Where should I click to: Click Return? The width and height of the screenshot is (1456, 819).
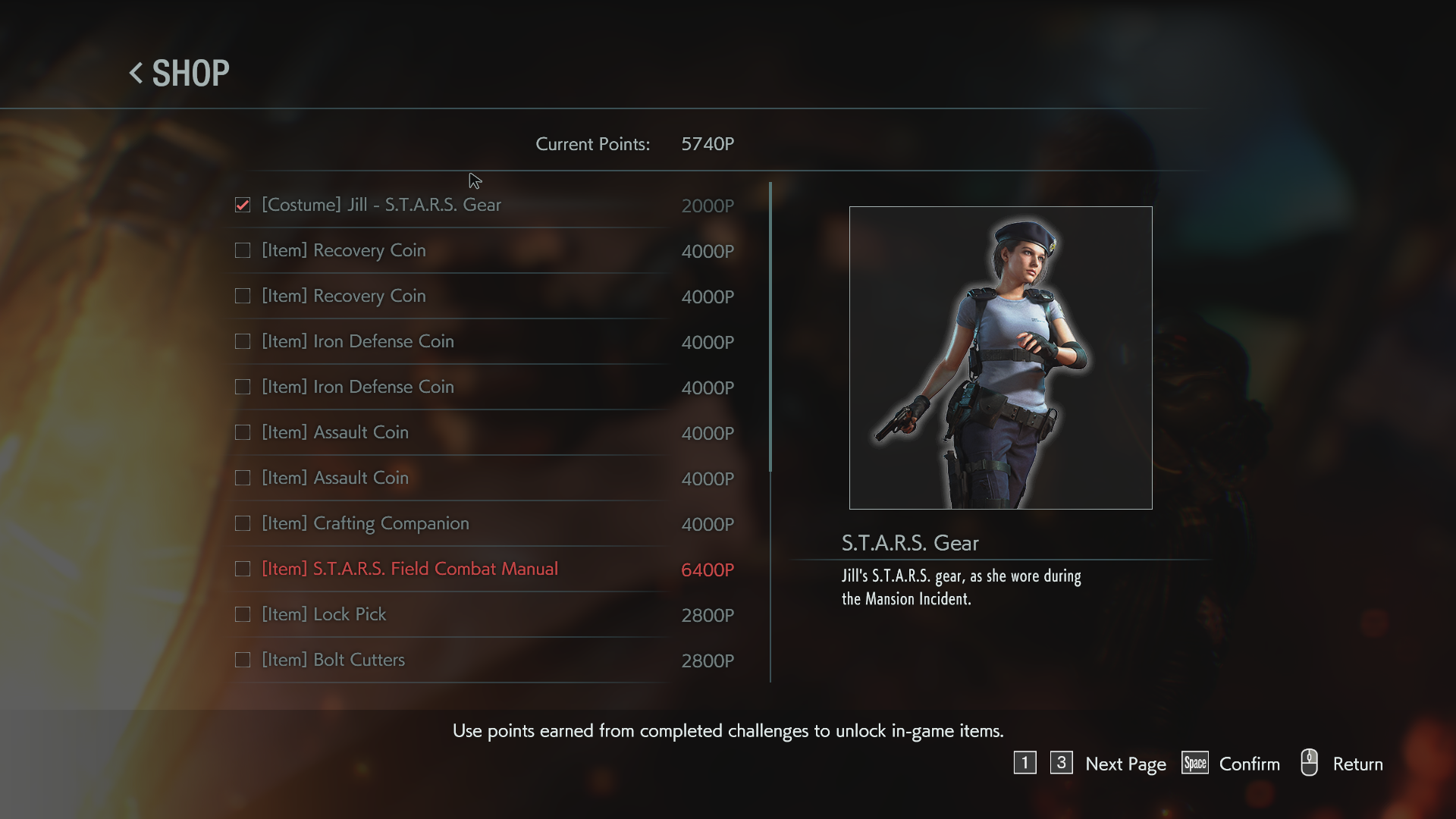[1358, 764]
